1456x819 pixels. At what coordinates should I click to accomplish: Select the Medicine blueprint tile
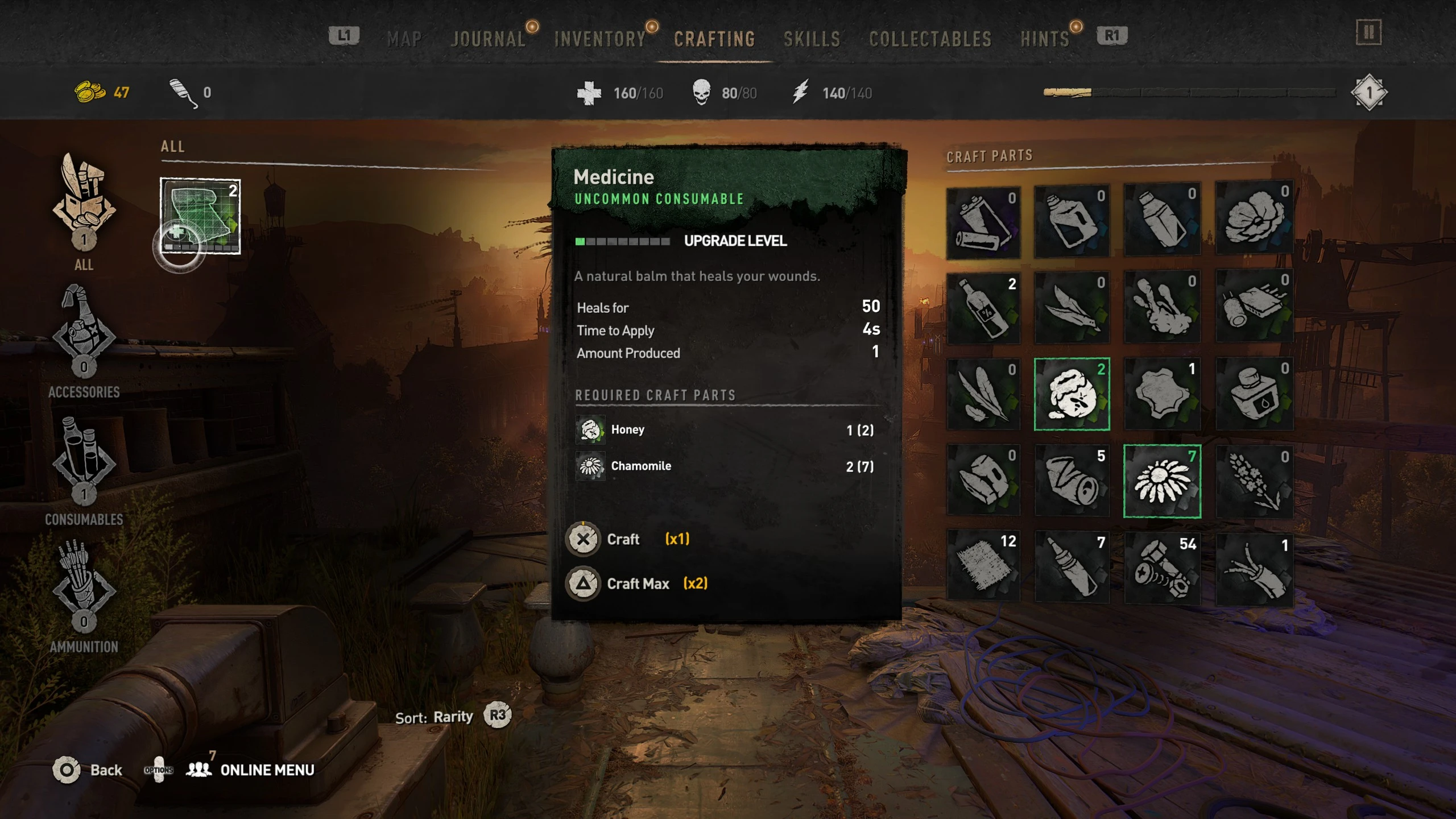200,216
